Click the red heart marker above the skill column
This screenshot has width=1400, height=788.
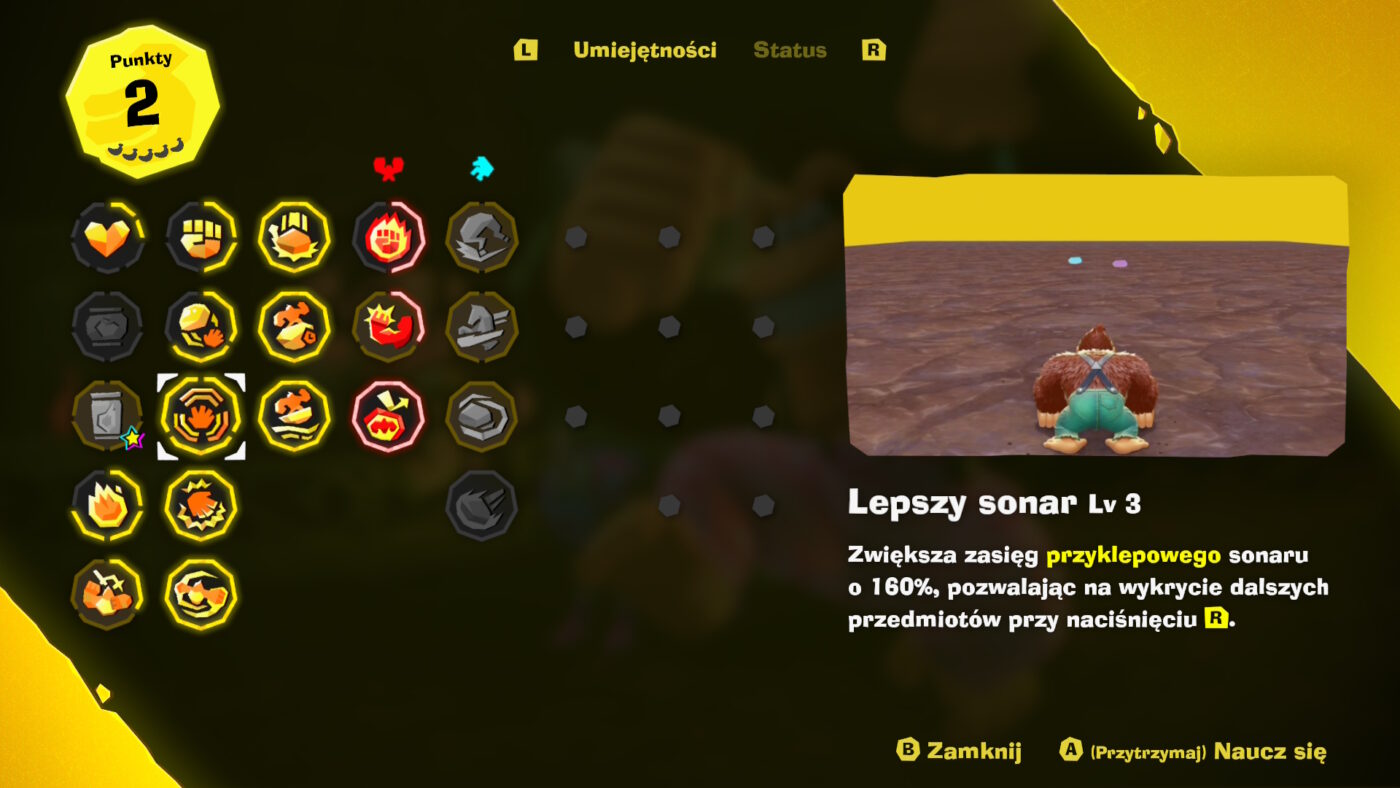click(388, 168)
